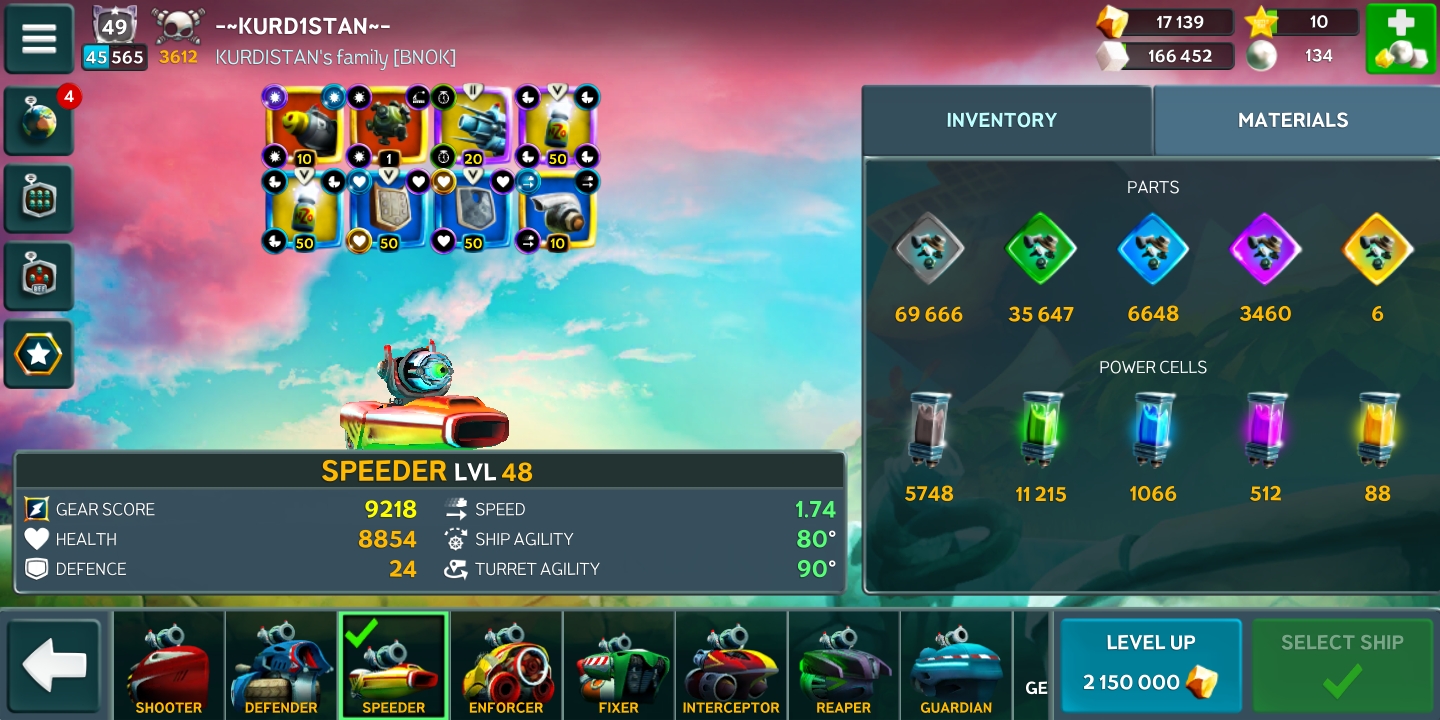The width and height of the screenshot is (1440, 720).
Task: Open the hexagon star badge menu
Action: [39, 354]
